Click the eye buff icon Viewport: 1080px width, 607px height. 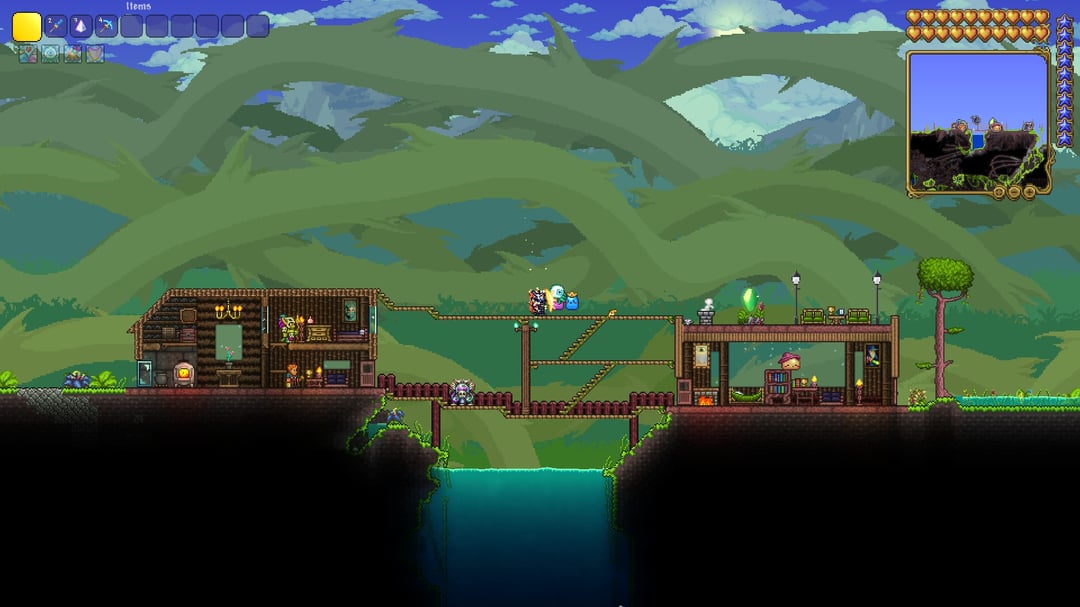(x=50, y=54)
